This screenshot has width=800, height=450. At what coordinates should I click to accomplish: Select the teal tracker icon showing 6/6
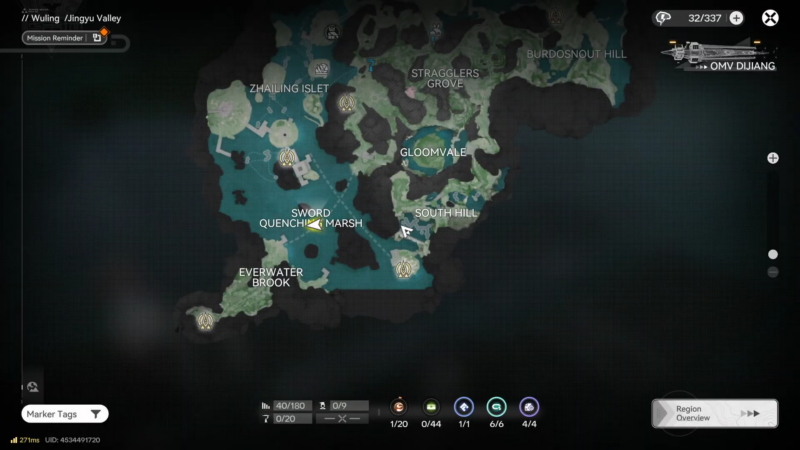pyautogui.click(x=496, y=406)
